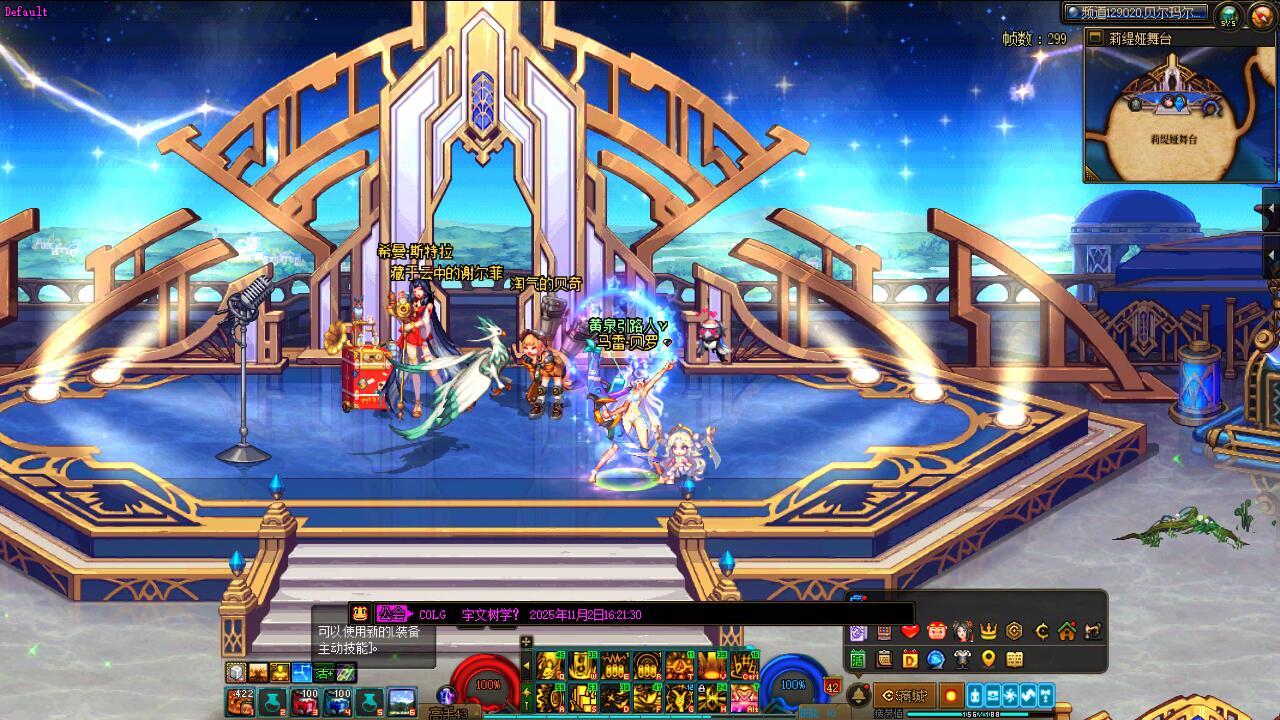The width and height of the screenshot is (1280, 720).
Task: Click the left arrow beside the skill bar
Action: [527, 666]
